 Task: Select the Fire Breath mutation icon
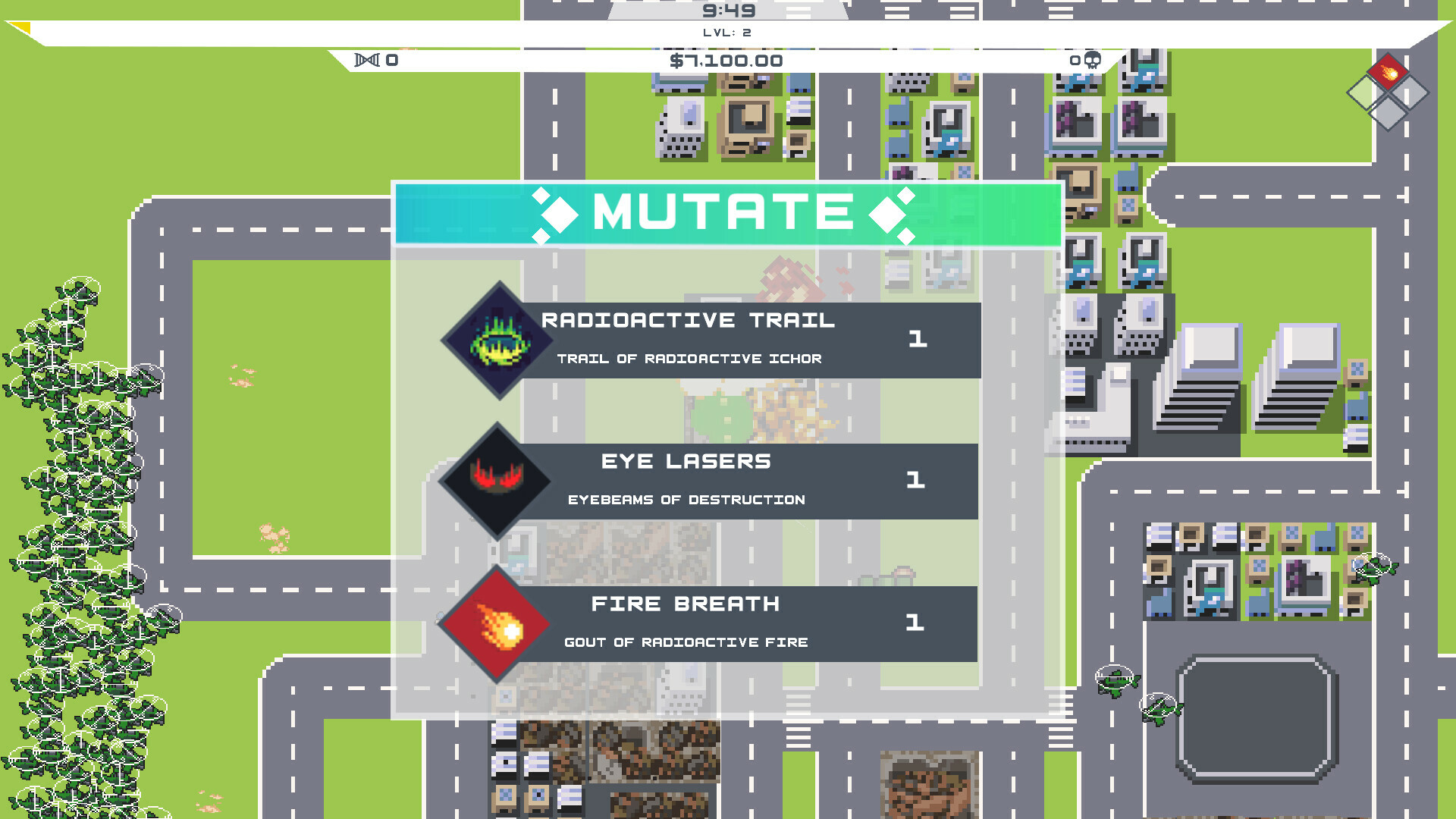click(497, 624)
